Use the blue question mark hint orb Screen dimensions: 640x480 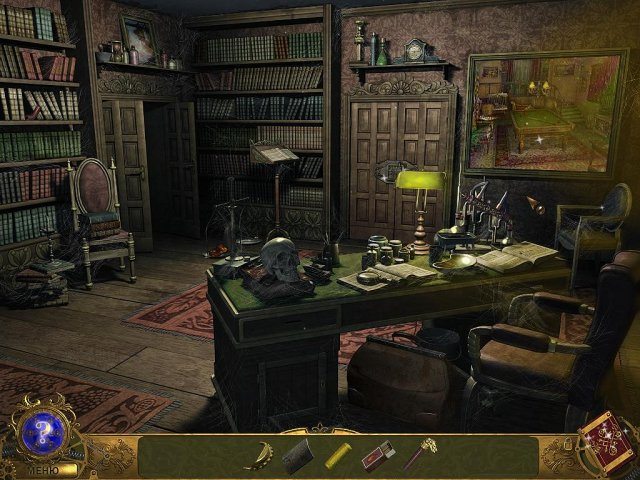(x=41, y=431)
